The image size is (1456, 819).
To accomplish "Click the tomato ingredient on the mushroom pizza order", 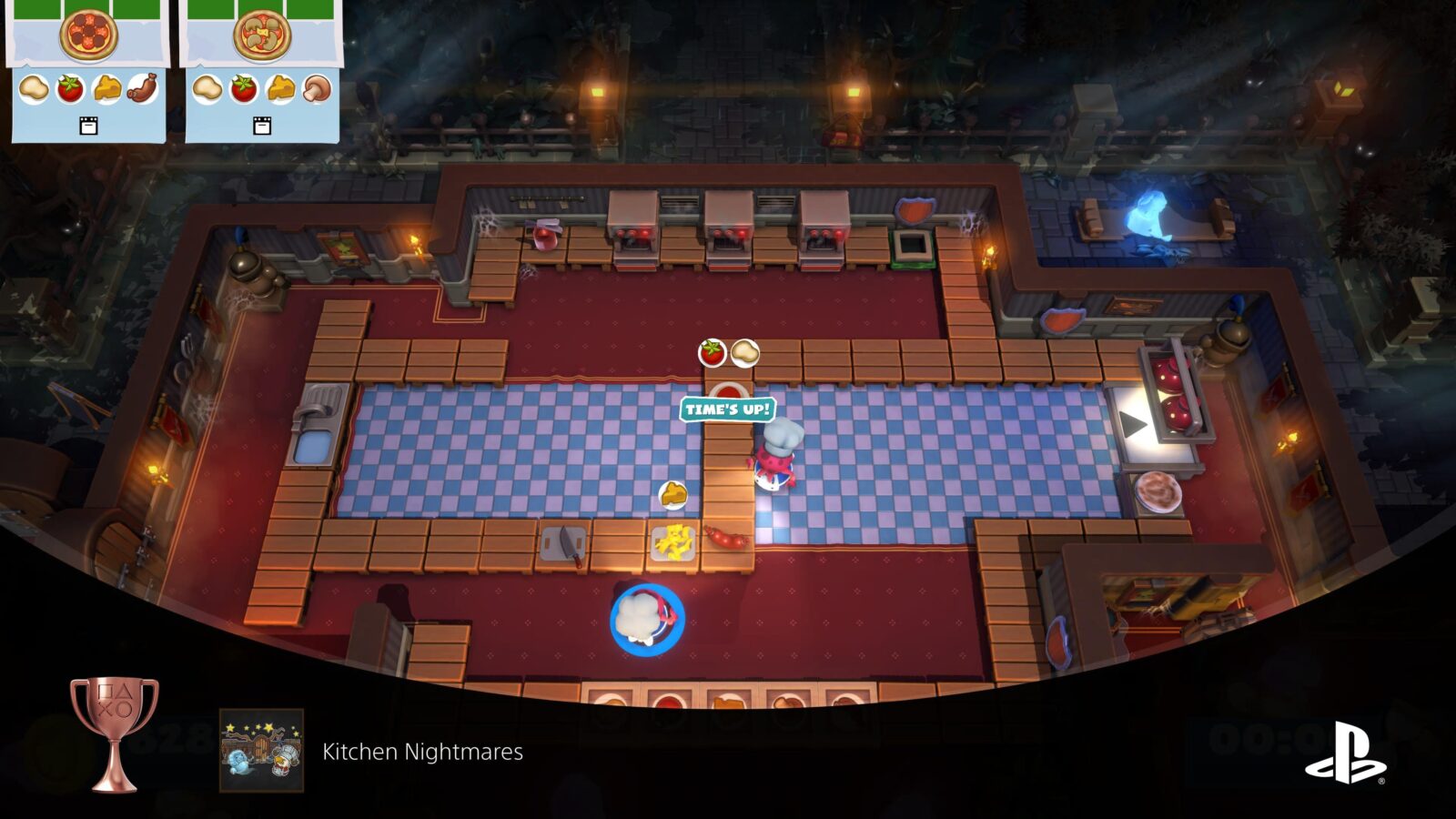I will tap(244, 88).
